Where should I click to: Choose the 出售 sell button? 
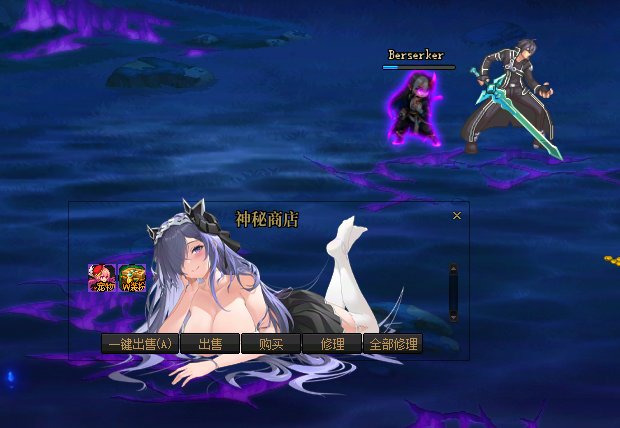210,344
